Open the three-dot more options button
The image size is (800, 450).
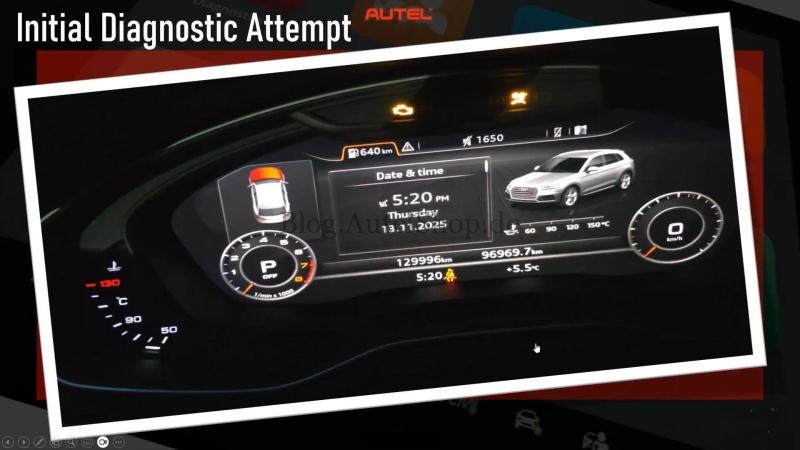(x=119, y=441)
